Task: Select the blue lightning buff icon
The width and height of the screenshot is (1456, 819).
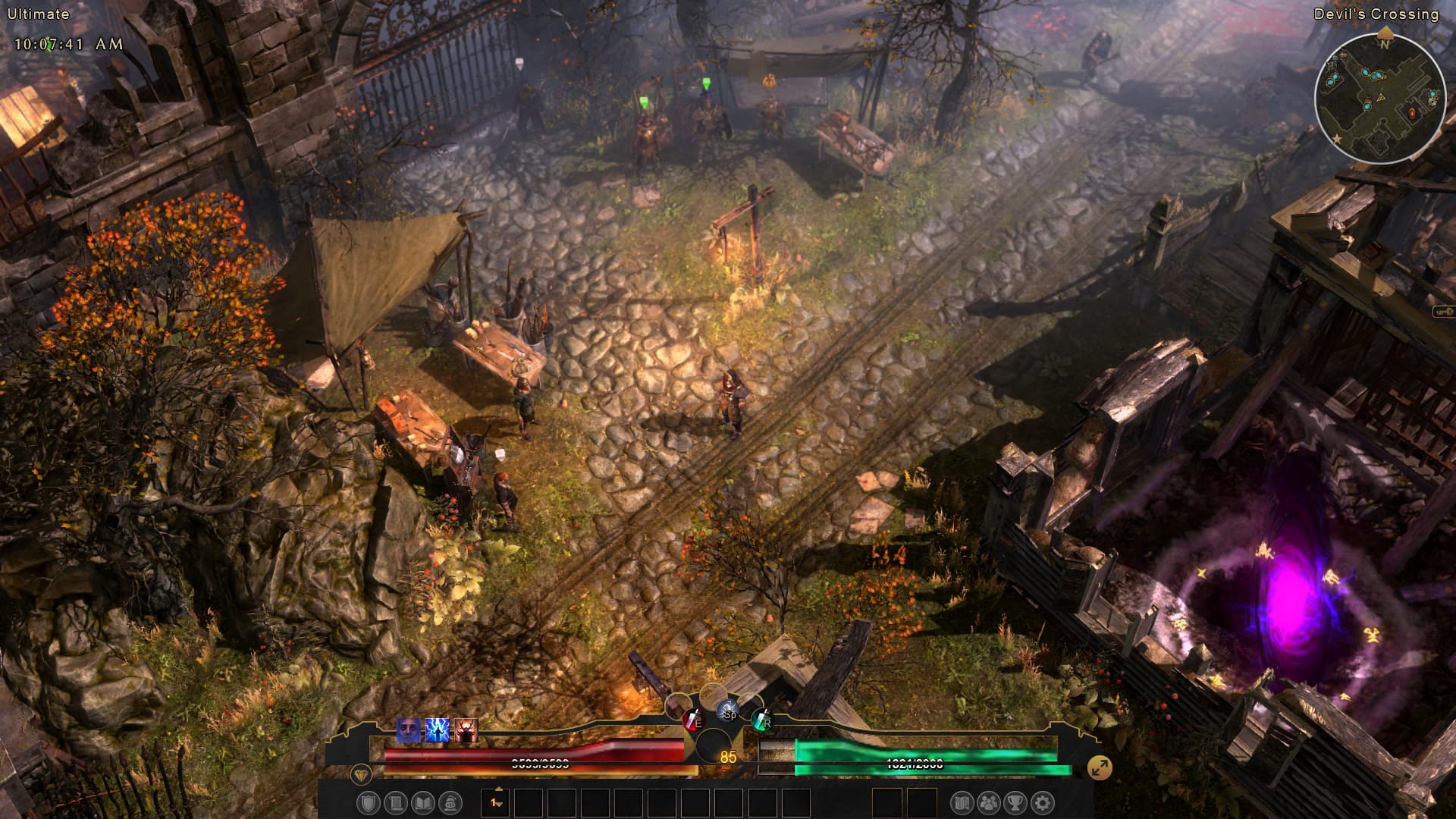Action: click(x=438, y=730)
